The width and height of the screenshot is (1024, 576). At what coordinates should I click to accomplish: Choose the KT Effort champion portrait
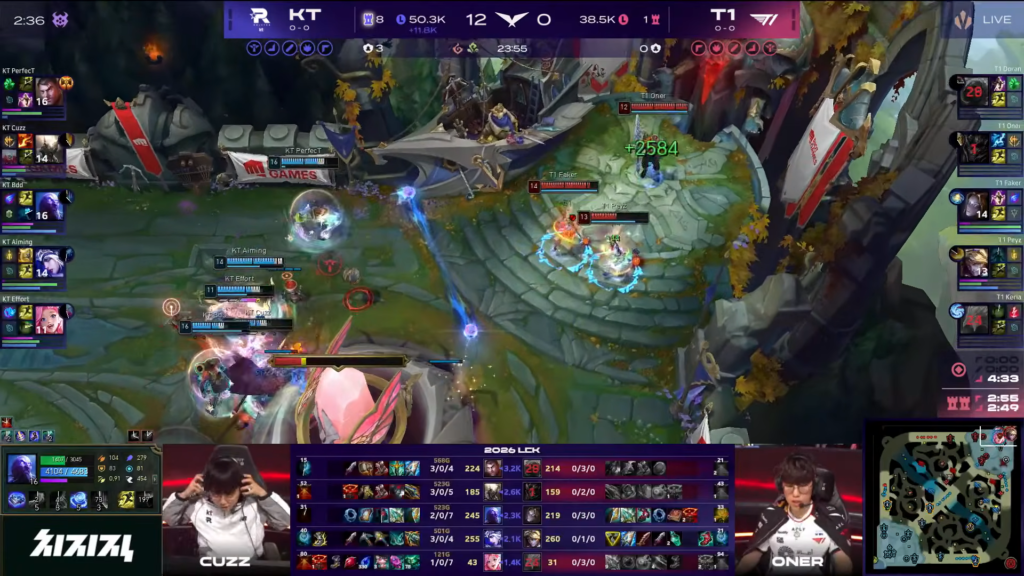point(49,319)
